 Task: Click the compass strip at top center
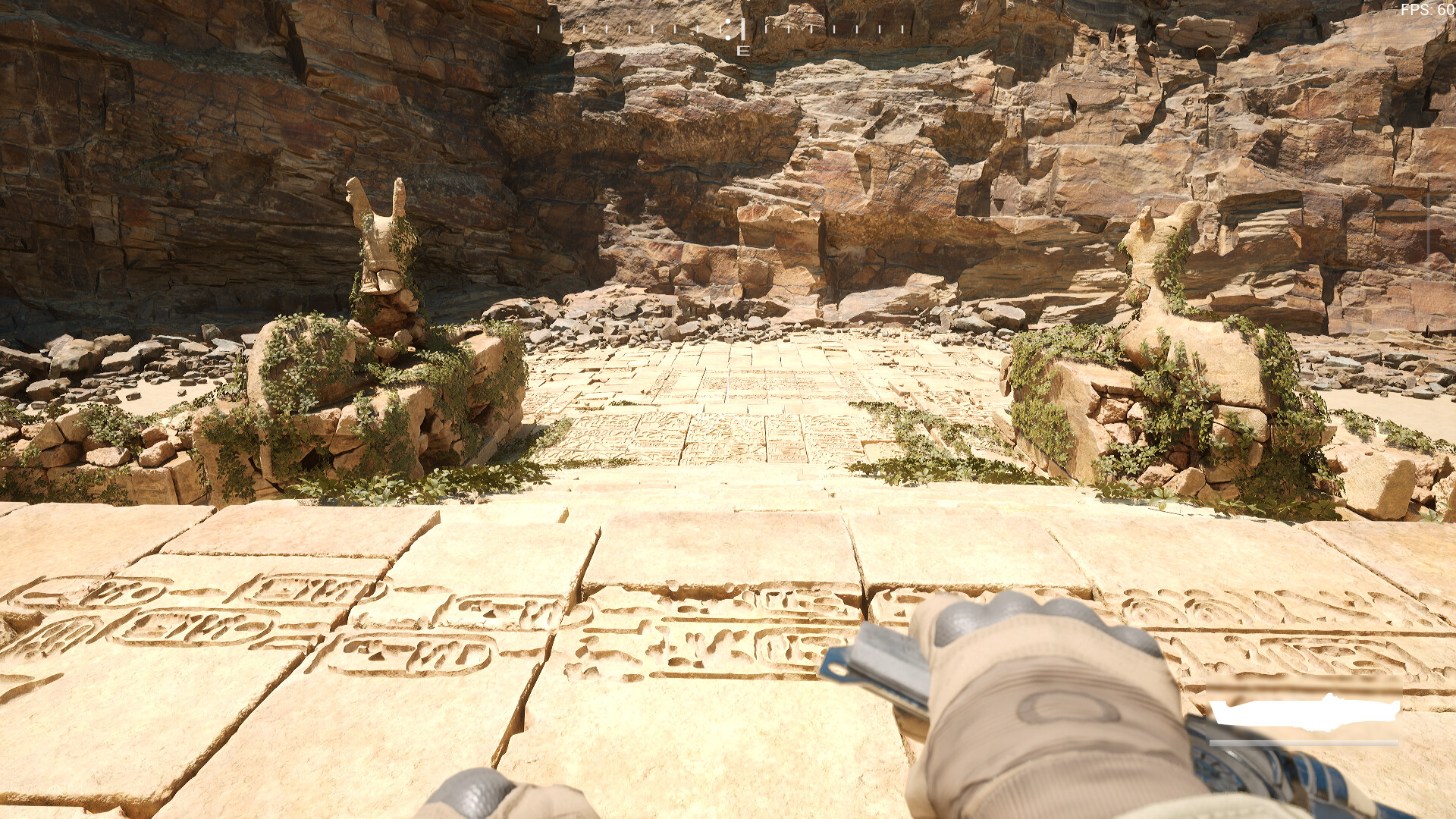720,29
